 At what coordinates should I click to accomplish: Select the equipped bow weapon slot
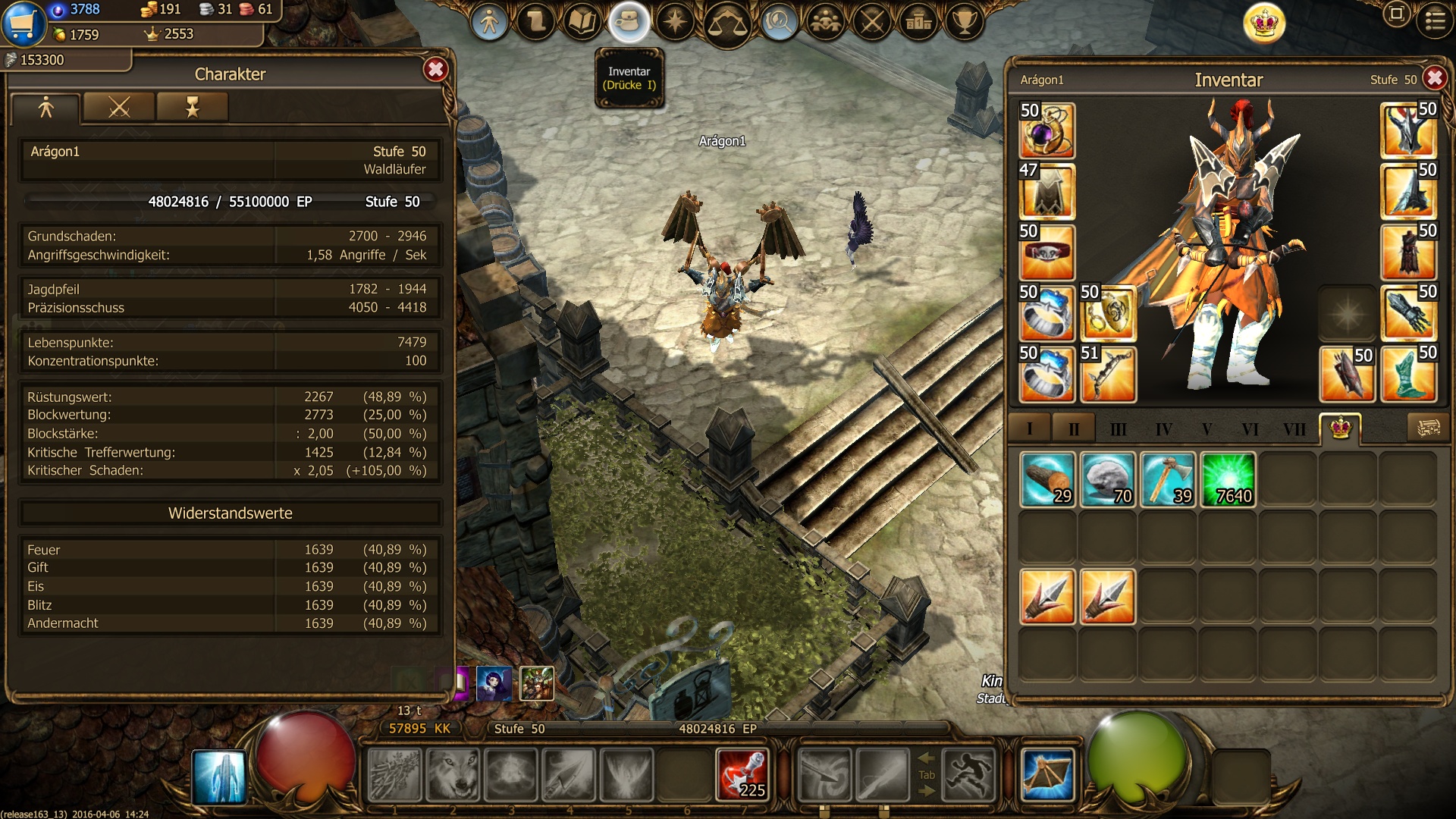[x=1107, y=374]
